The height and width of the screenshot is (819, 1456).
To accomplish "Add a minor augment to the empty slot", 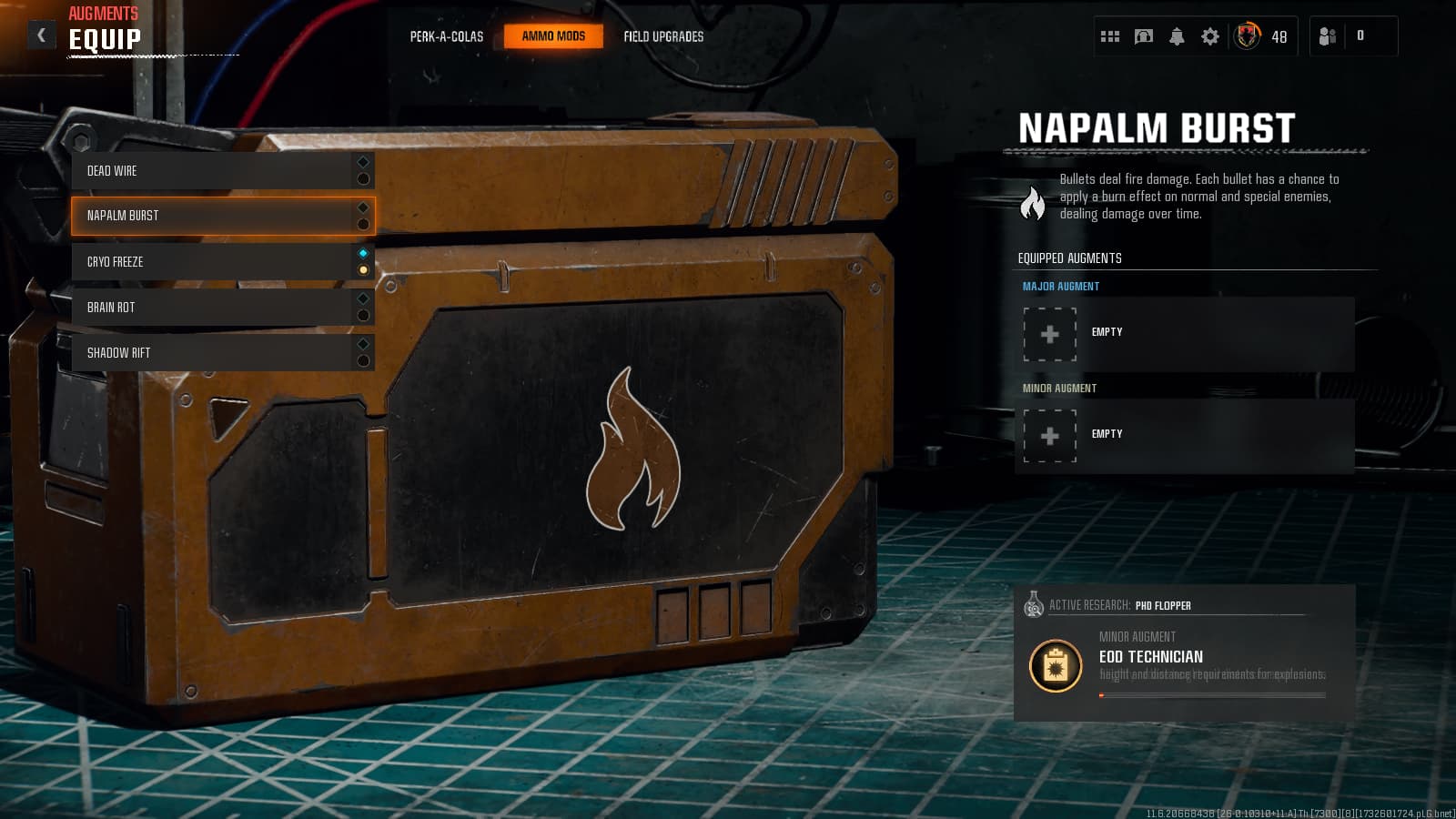I will (1050, 436).
